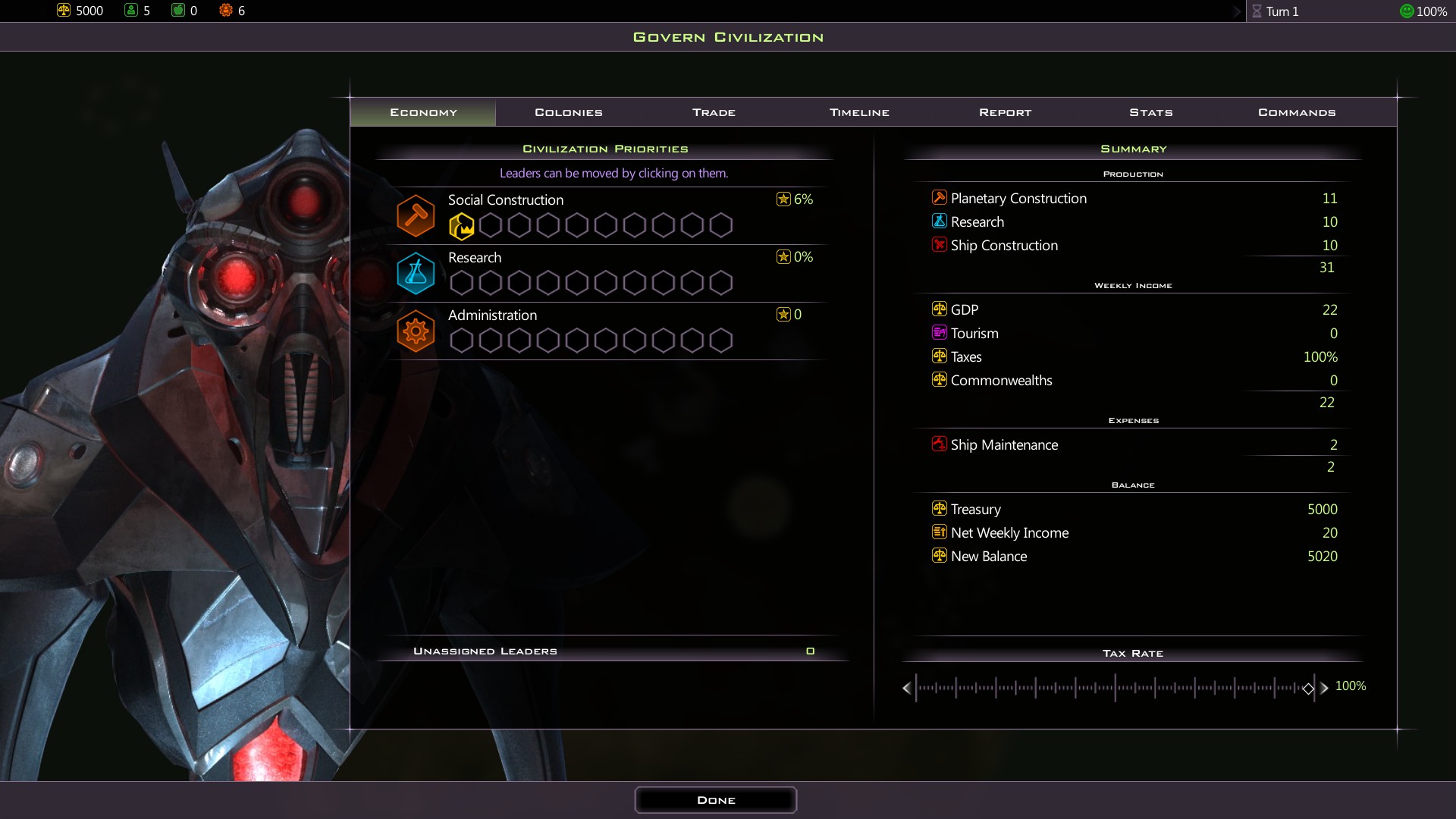Open the Colonies tab
Screen dimensions: 1456x819
tap(569, 112)
